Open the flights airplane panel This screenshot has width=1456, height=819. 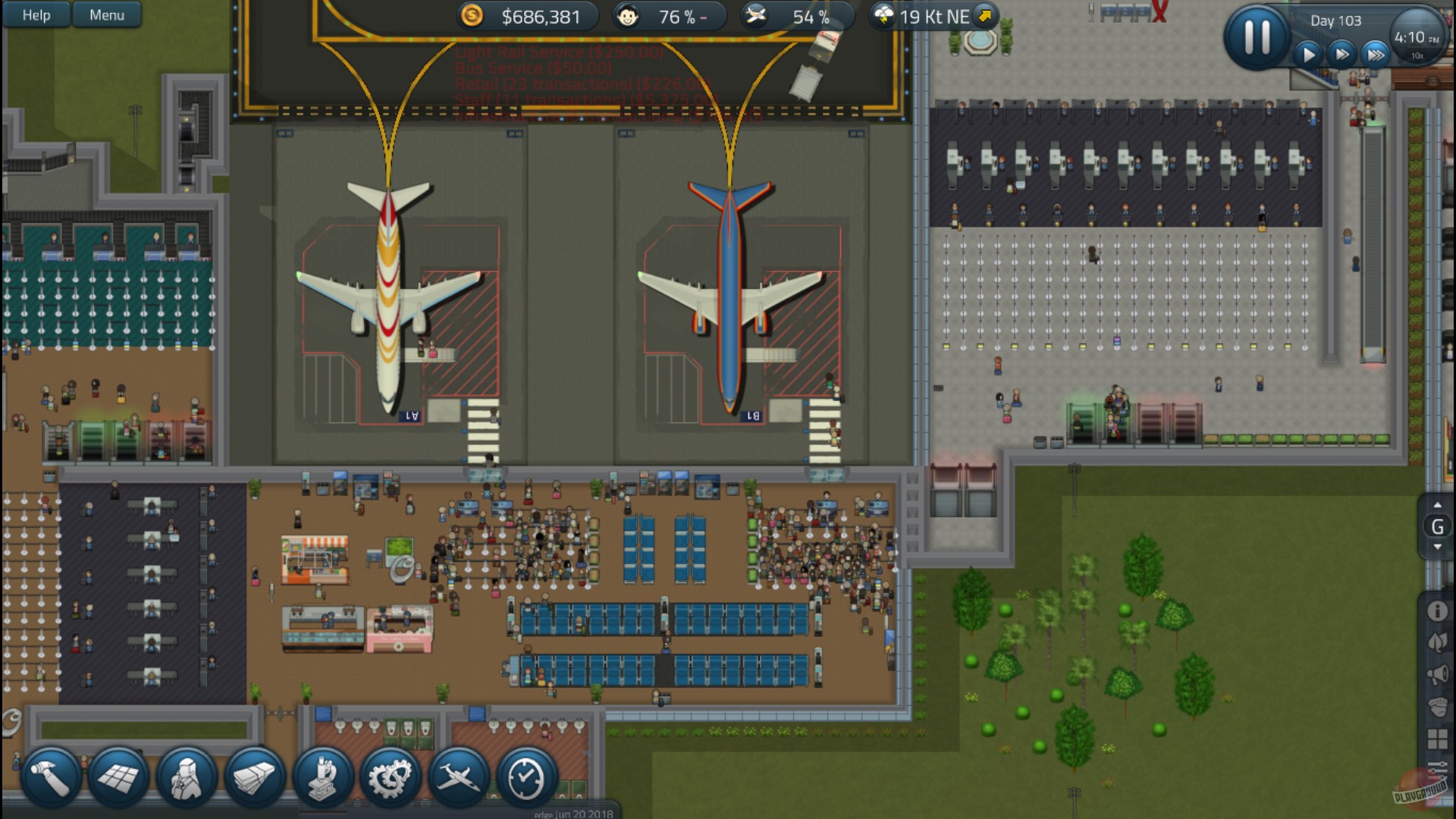point(457,776)
